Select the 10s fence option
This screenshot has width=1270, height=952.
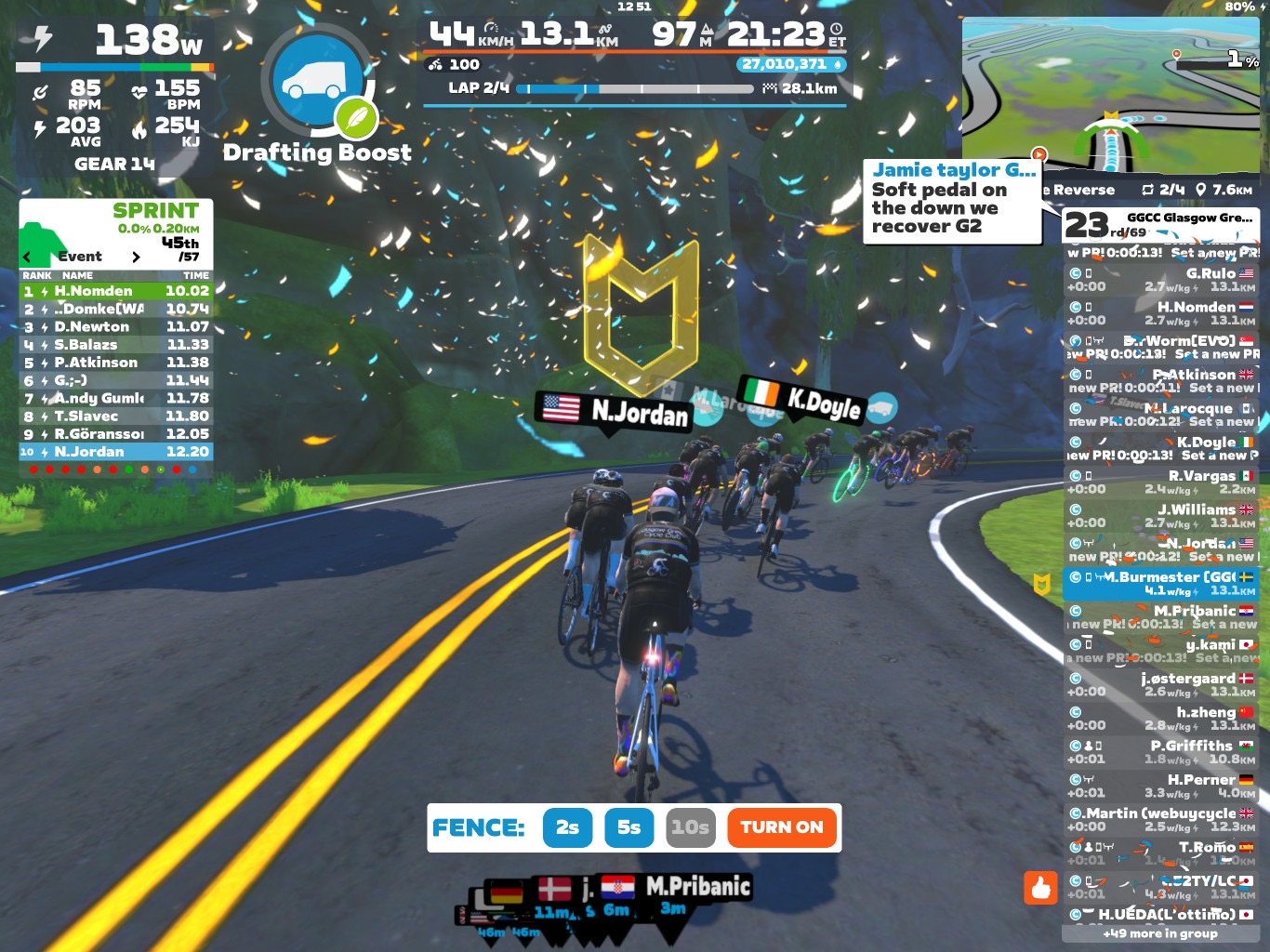click(691, 827)
